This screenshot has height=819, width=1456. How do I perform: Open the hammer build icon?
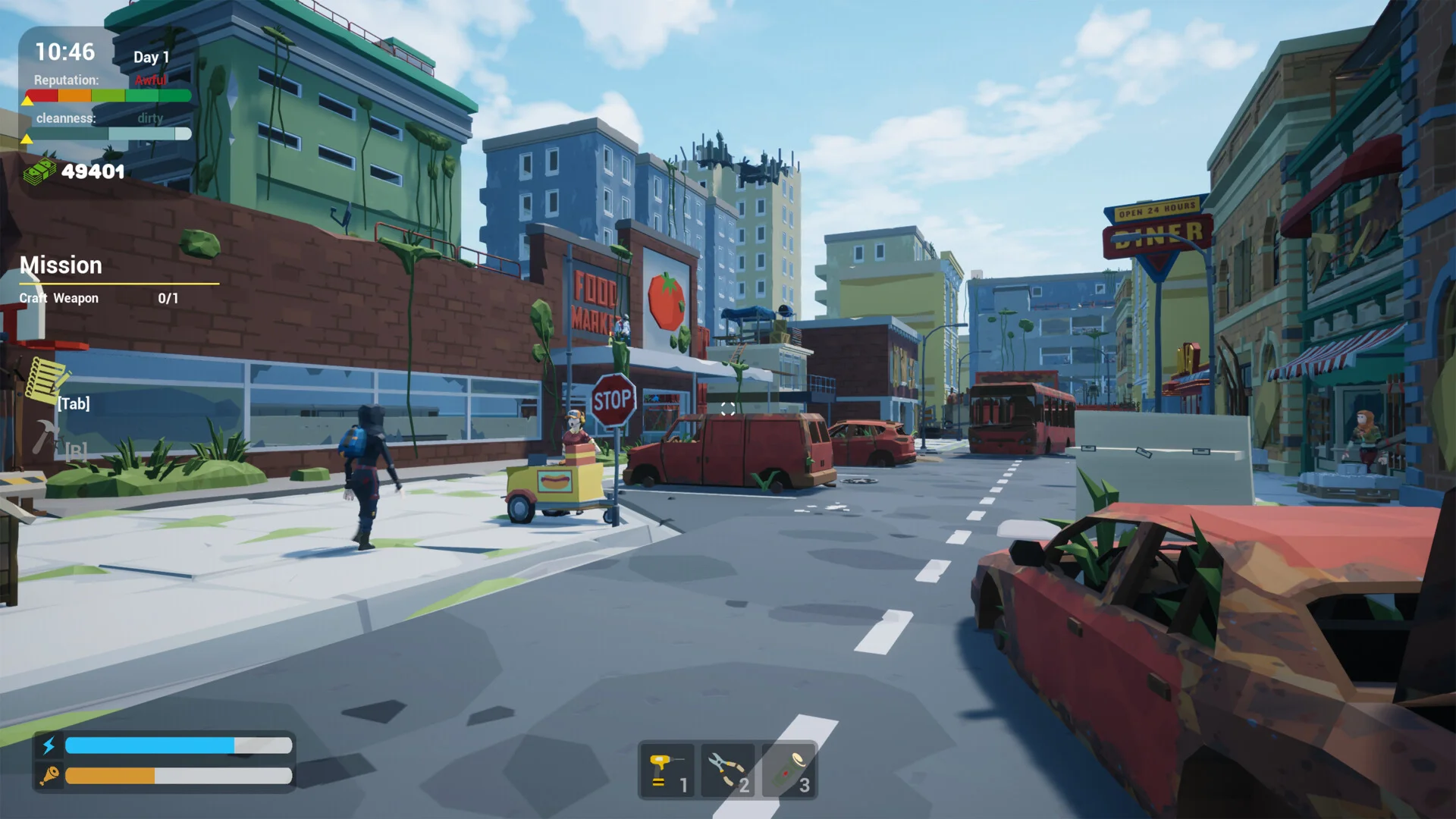coord(45,438)
